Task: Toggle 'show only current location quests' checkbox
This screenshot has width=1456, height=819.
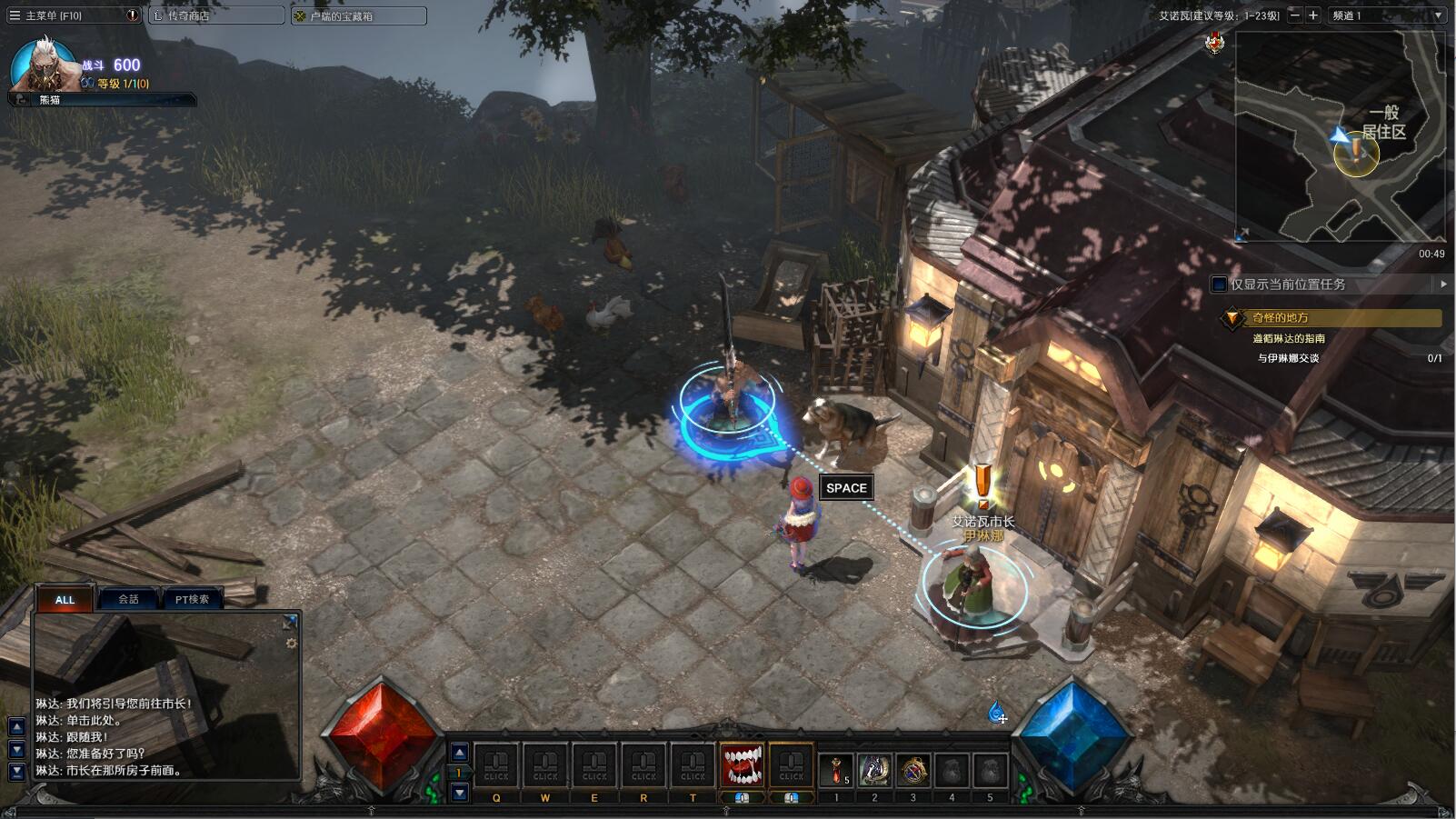Action: 1220,285
